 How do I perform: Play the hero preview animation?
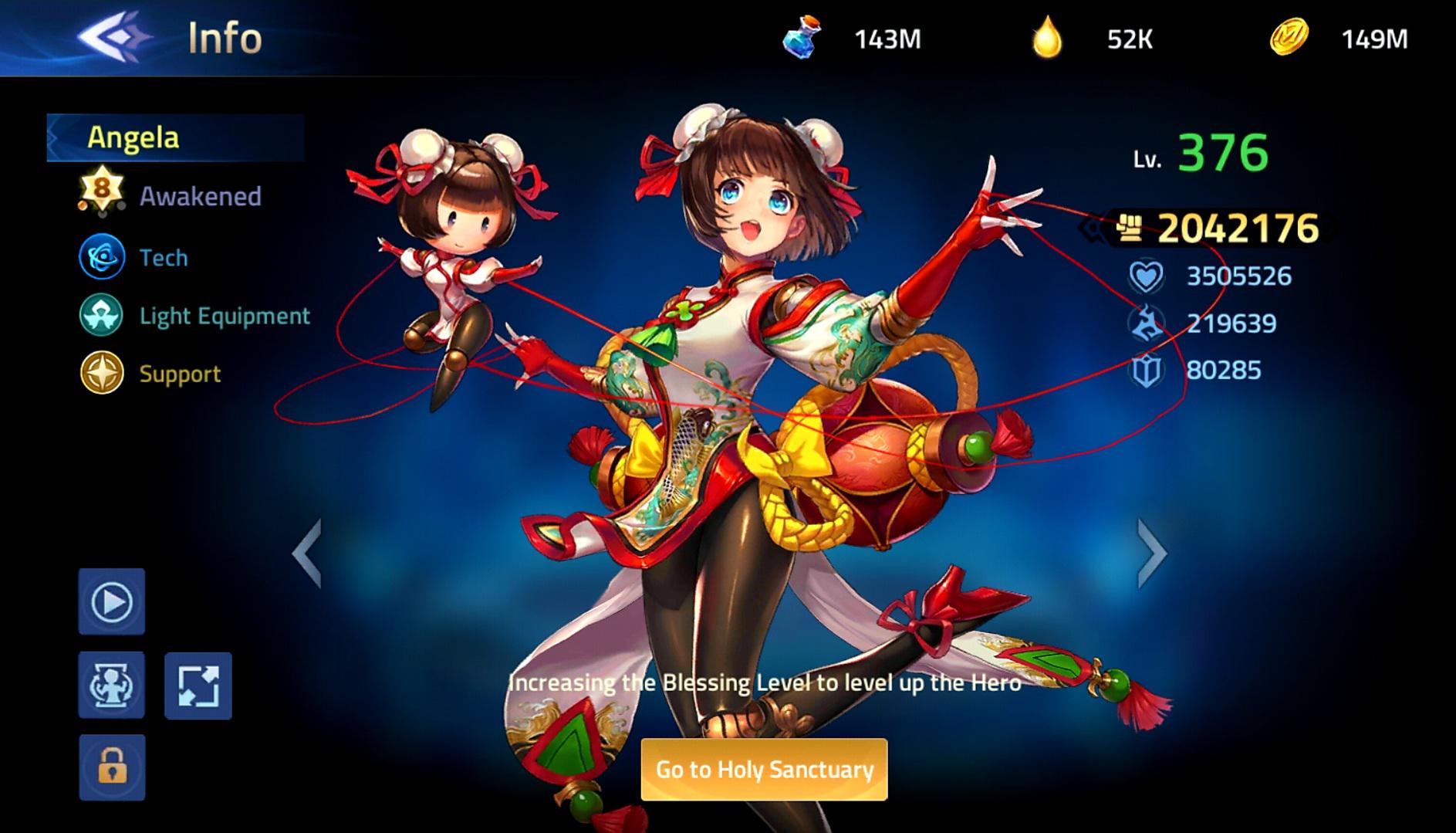pyautogui.click(x=112, y=601)
